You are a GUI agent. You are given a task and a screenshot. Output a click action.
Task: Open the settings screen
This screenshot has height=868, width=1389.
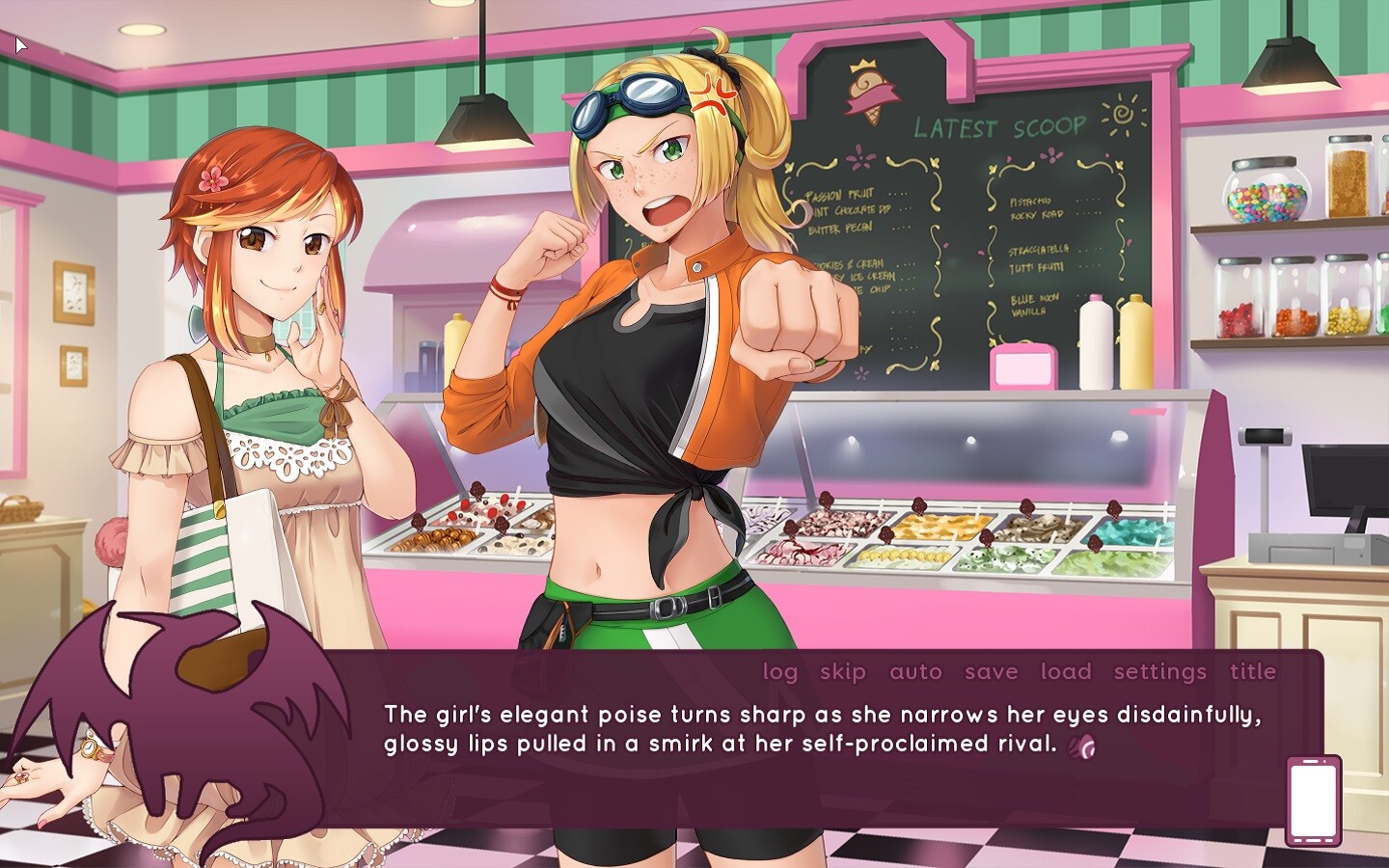(1158, 671)
